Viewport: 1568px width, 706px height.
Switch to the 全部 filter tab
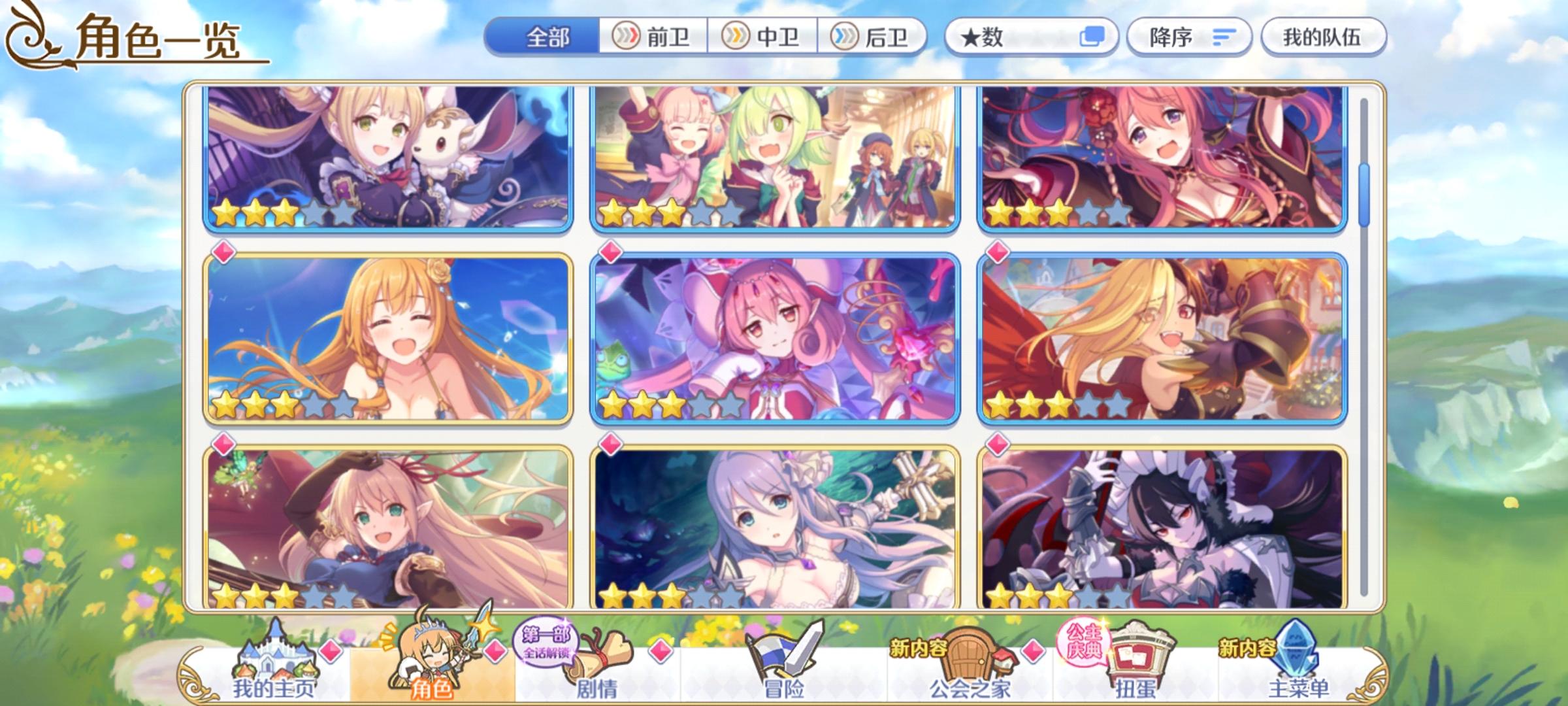coord(549,37)
